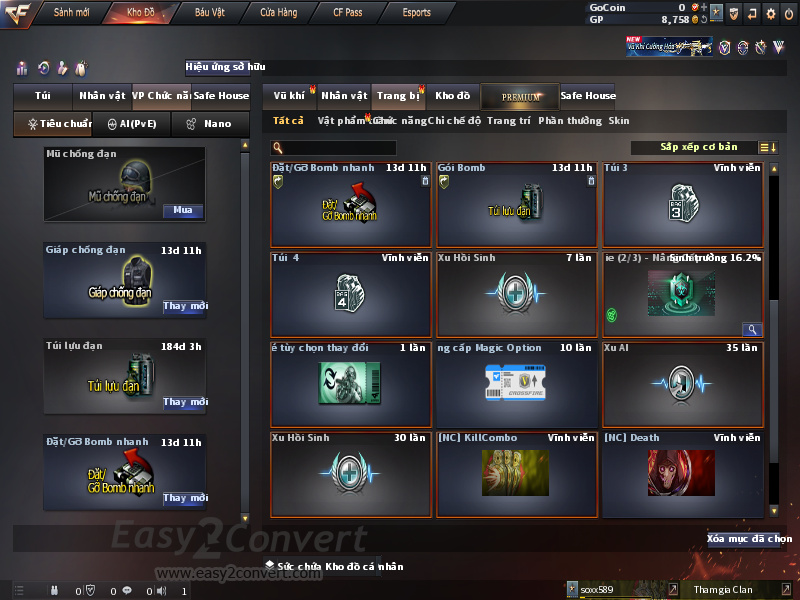This screenshot has width=800, height=600.
Task: Buy the Mũ chống đạn with Mua
Action: pyautogui.click(x=183, y=210)
